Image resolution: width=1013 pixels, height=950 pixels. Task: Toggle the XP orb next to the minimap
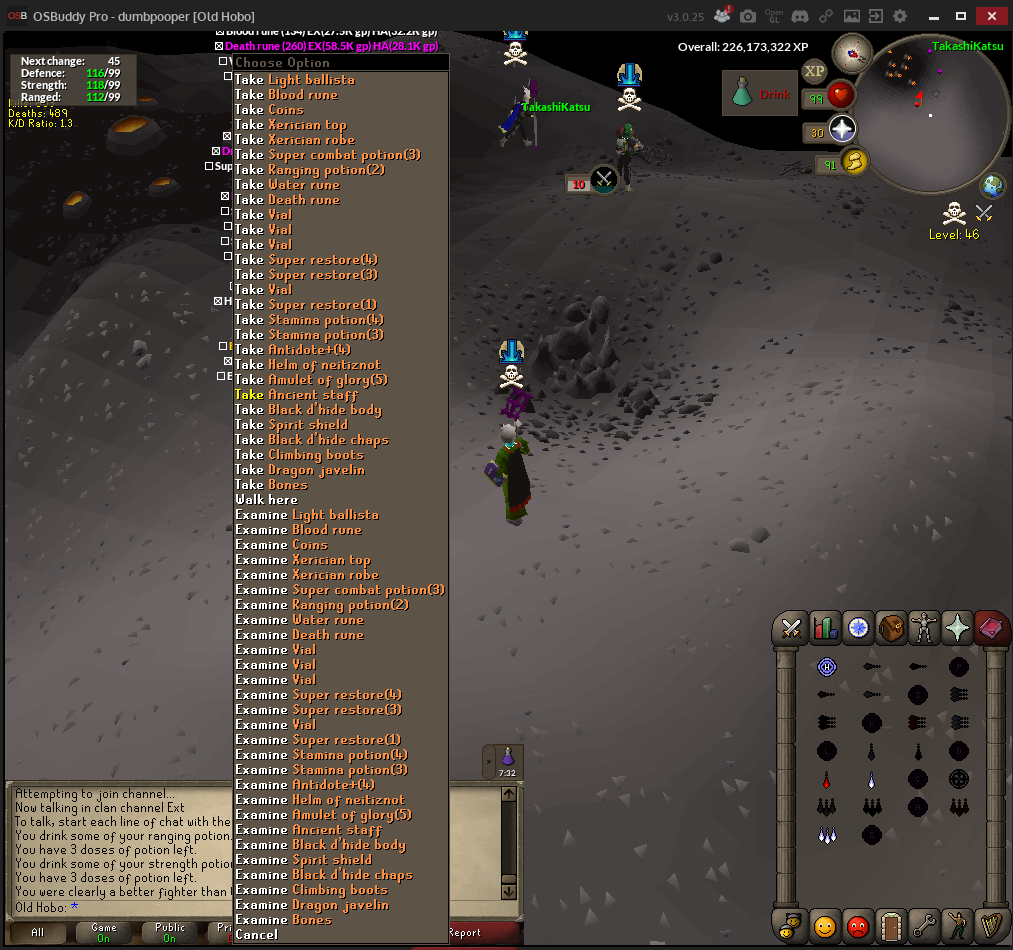(x=814, y=72)
